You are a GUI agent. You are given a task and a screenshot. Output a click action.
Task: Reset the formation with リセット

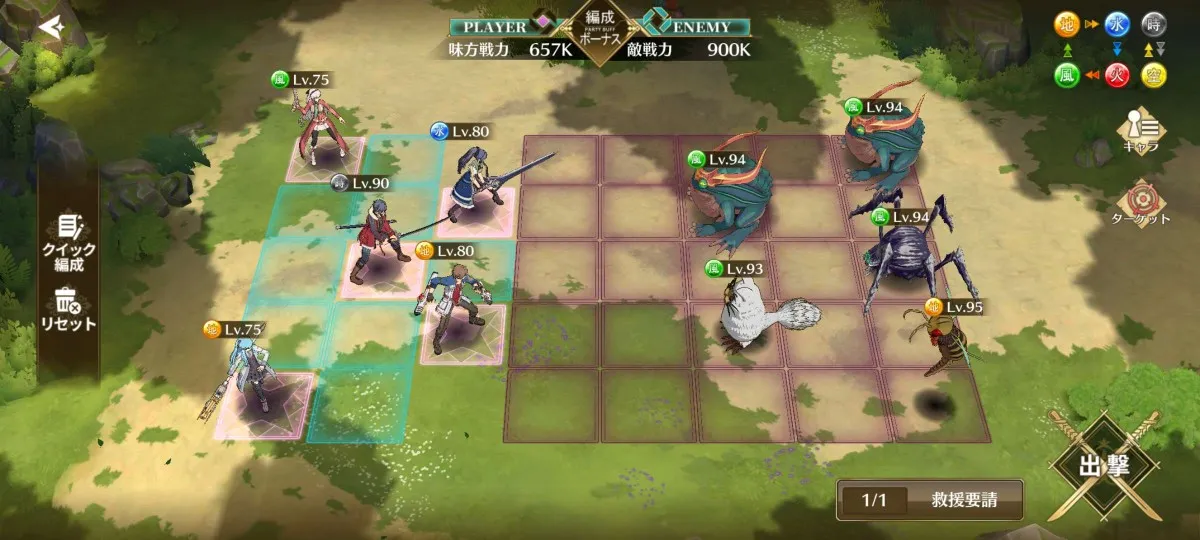pos(68,309)
